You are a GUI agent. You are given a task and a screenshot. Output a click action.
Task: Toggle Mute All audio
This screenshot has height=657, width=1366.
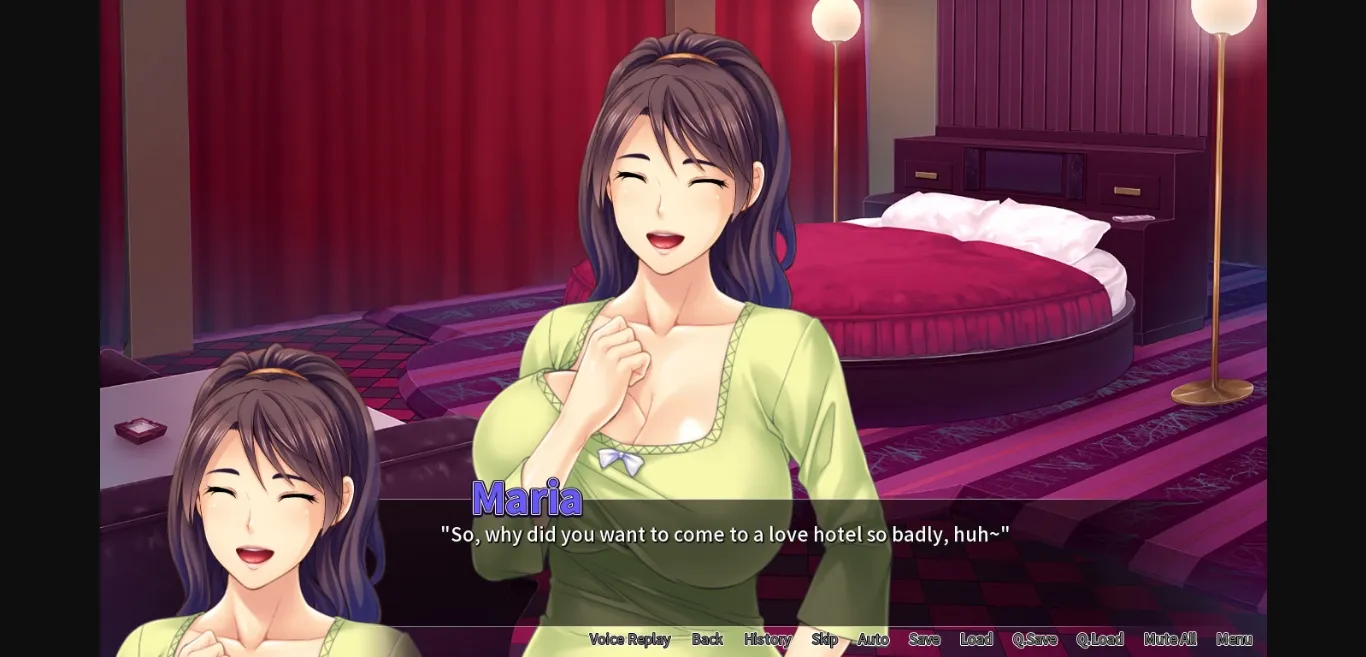pos(1169,639)
